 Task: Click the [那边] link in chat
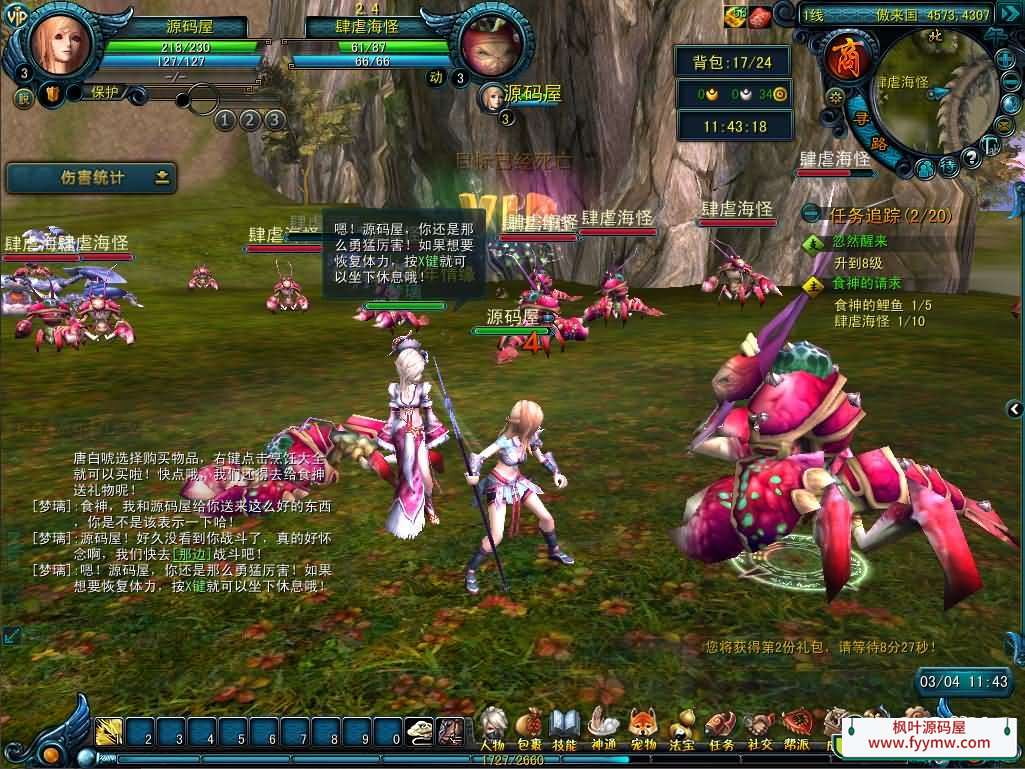click(190, 553)
